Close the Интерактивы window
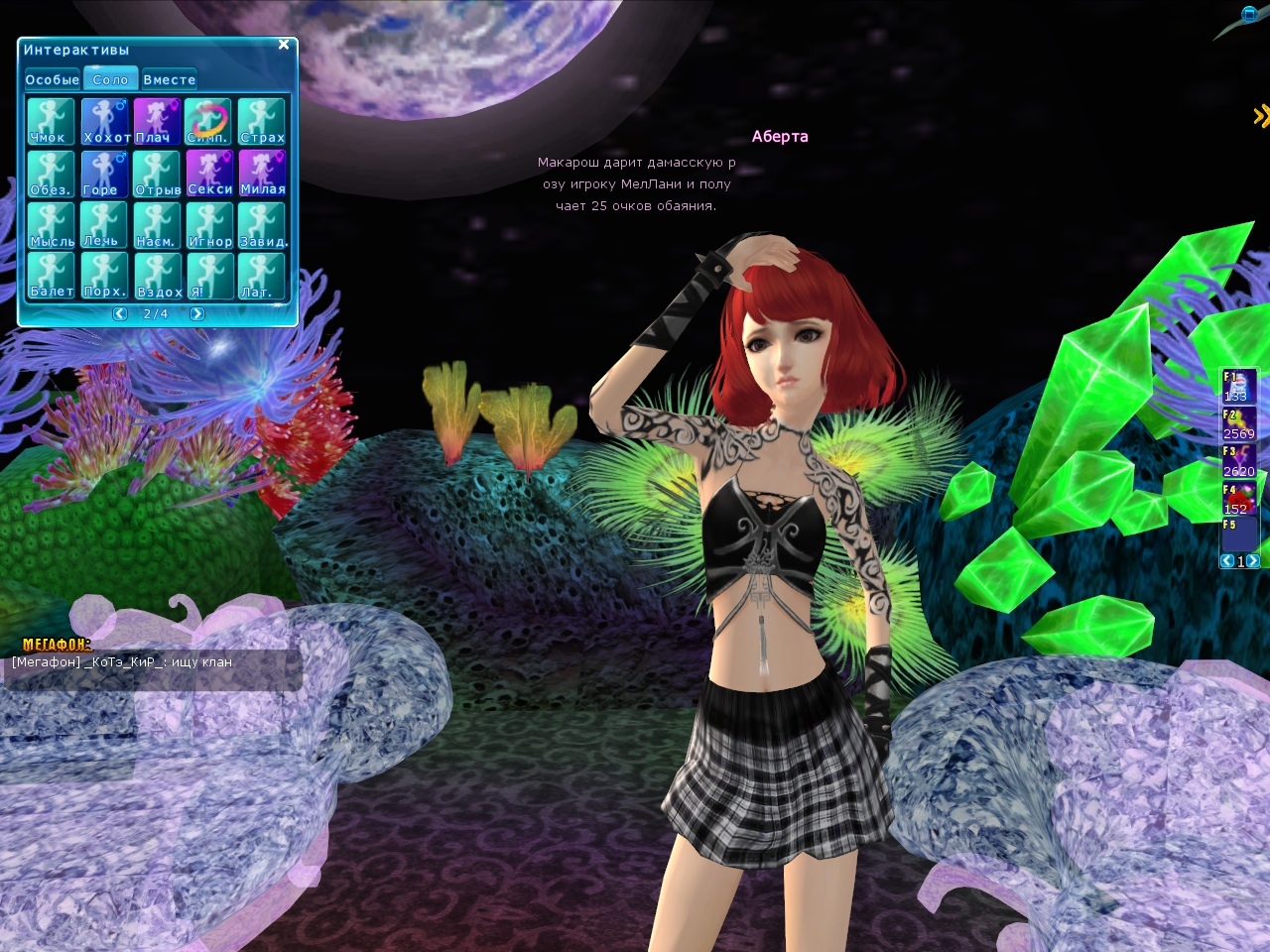Viewport: 1270px width, 952px height. pyautogui.click(x=284, y=45)
